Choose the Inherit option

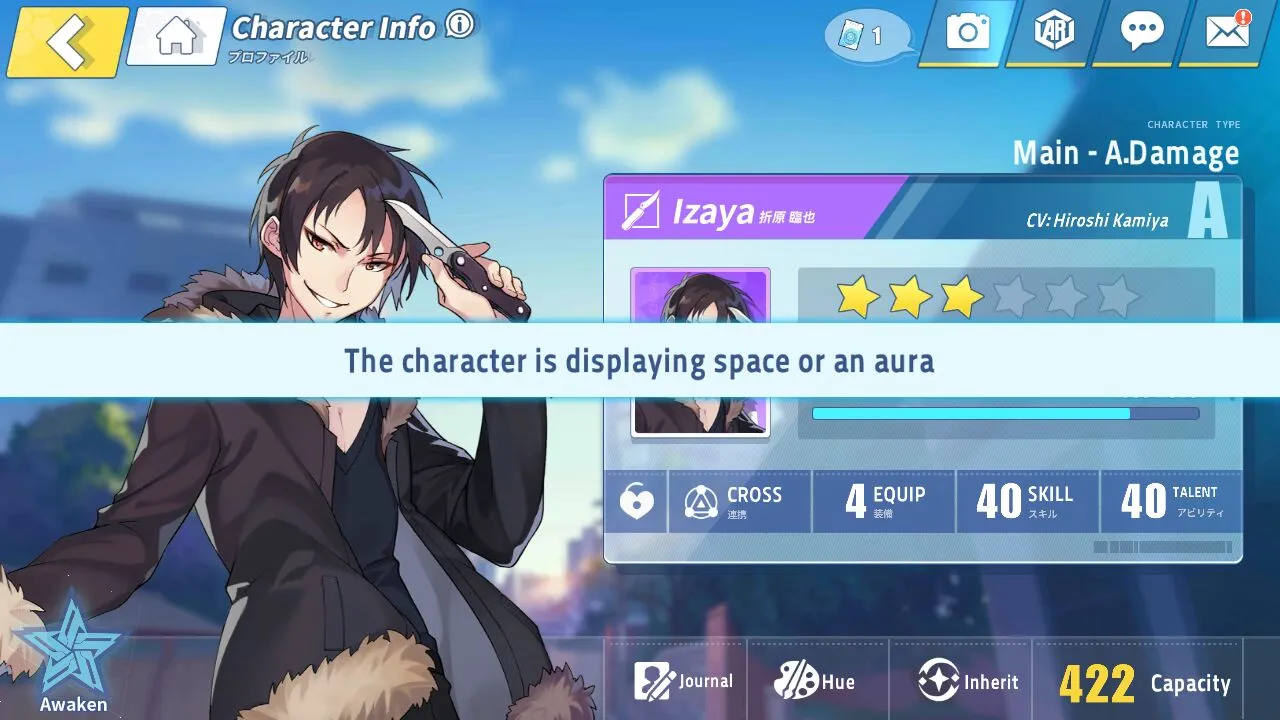click(x=968, y=682)
